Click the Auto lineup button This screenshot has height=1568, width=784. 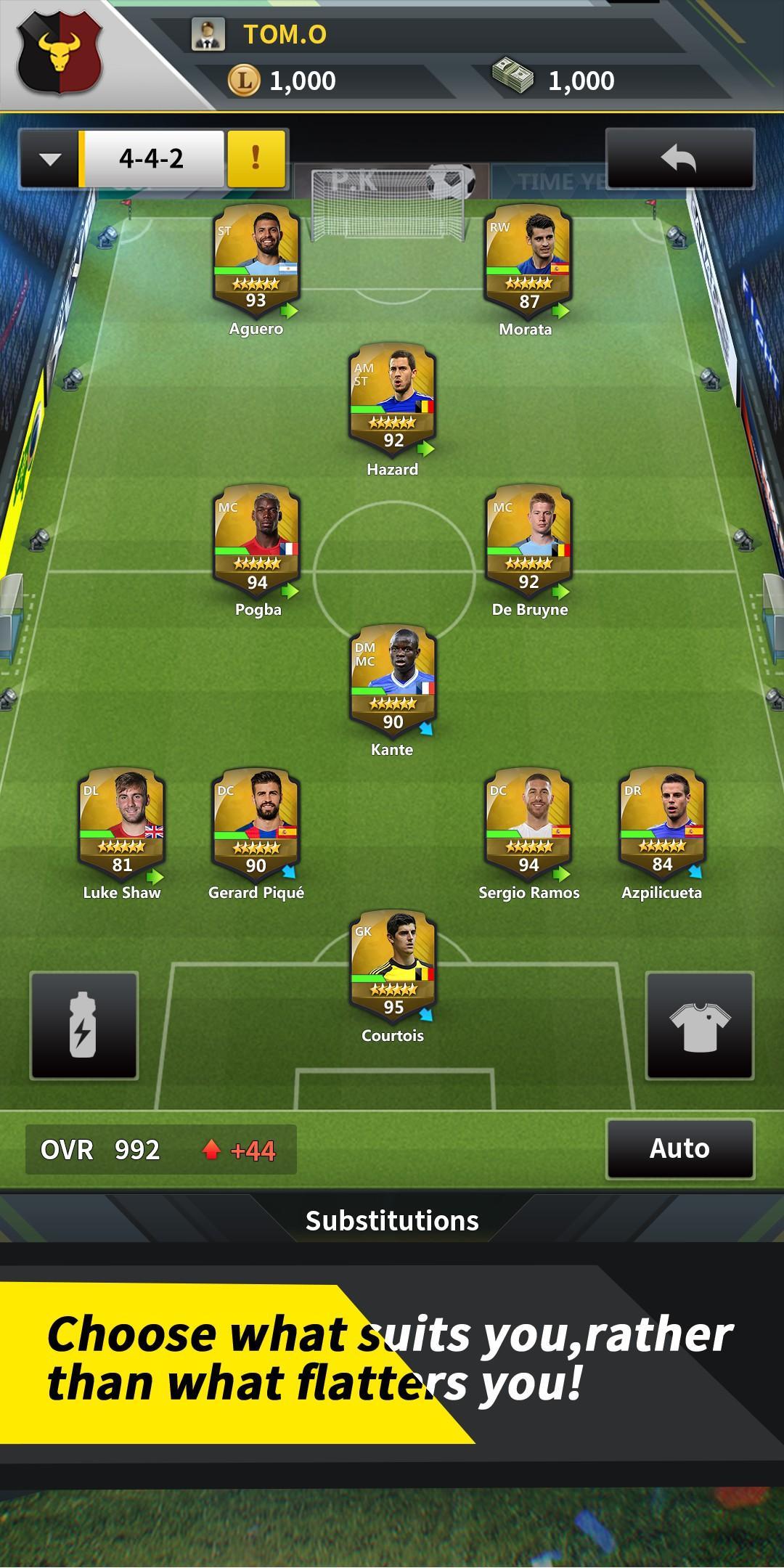click(680, 1148)
